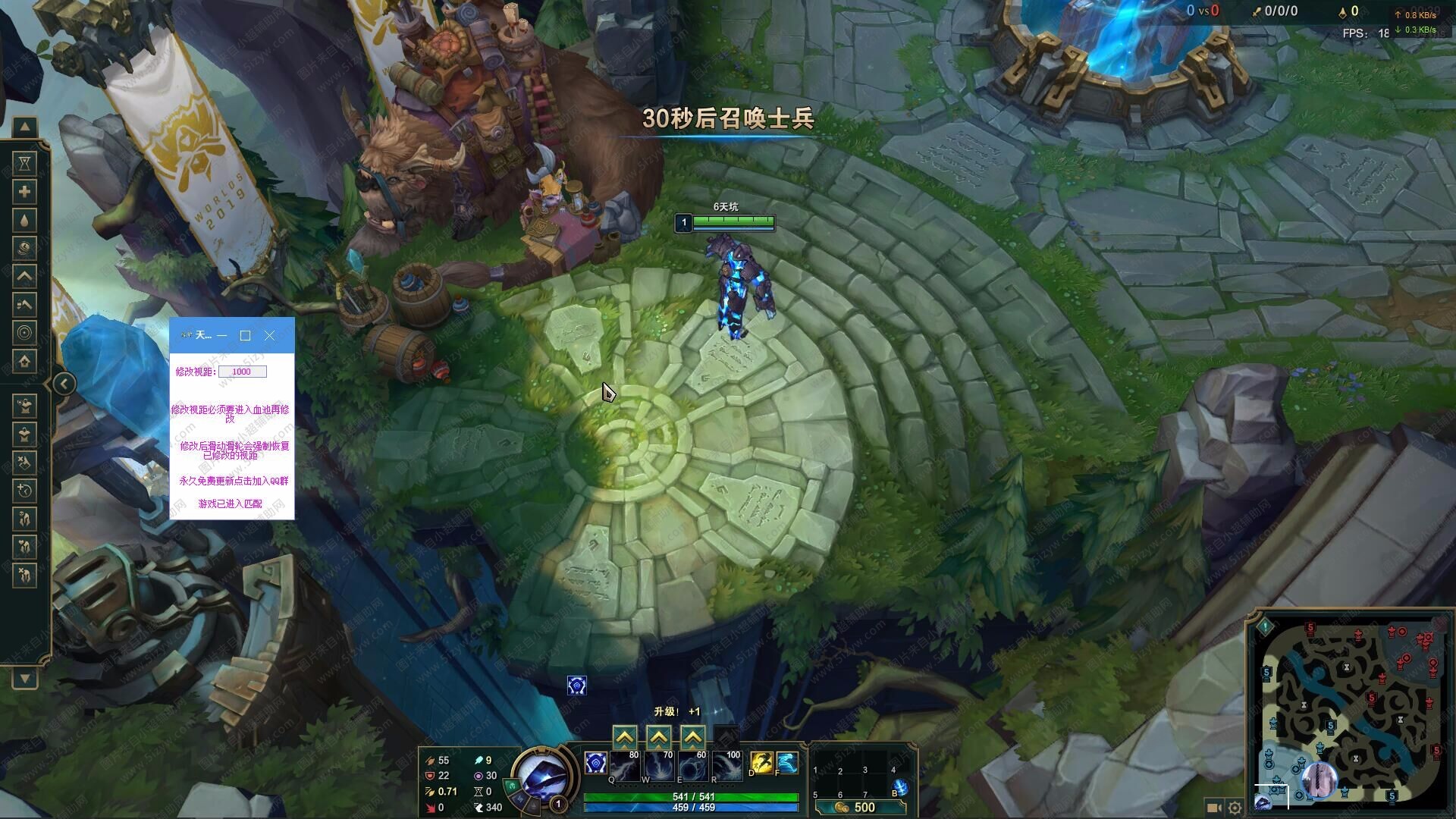Level up the Q ability
Screen dimensions: 1456x819
624,737
